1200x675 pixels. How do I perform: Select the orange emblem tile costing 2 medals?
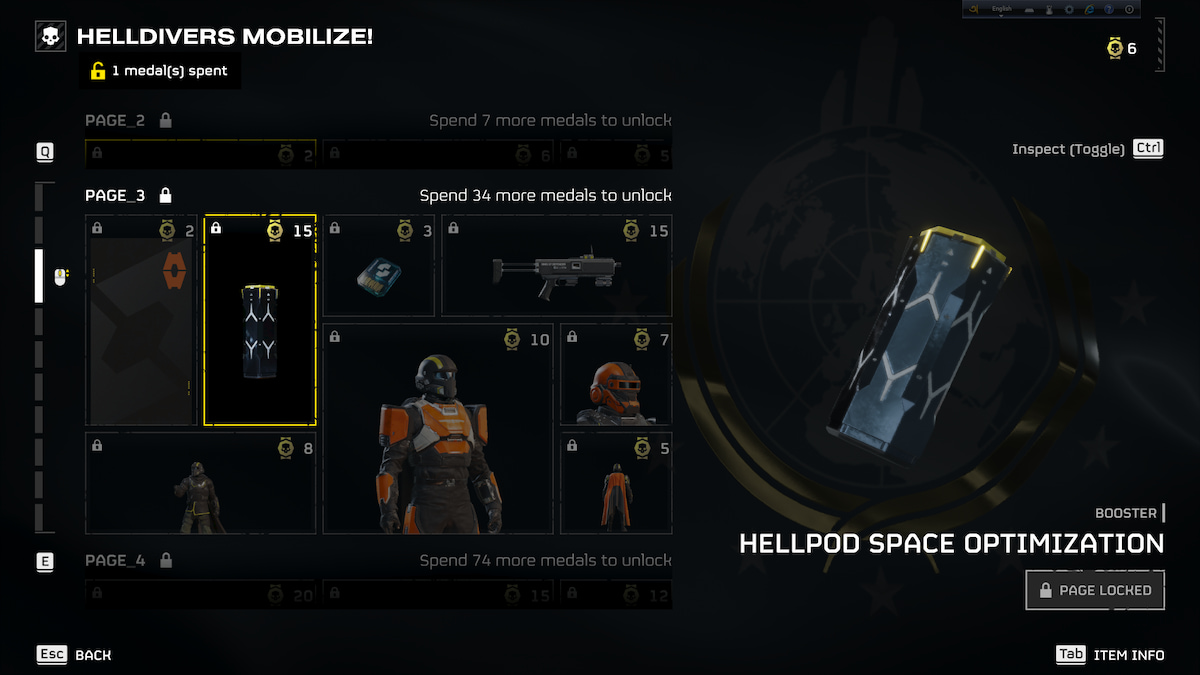point(141,320)
